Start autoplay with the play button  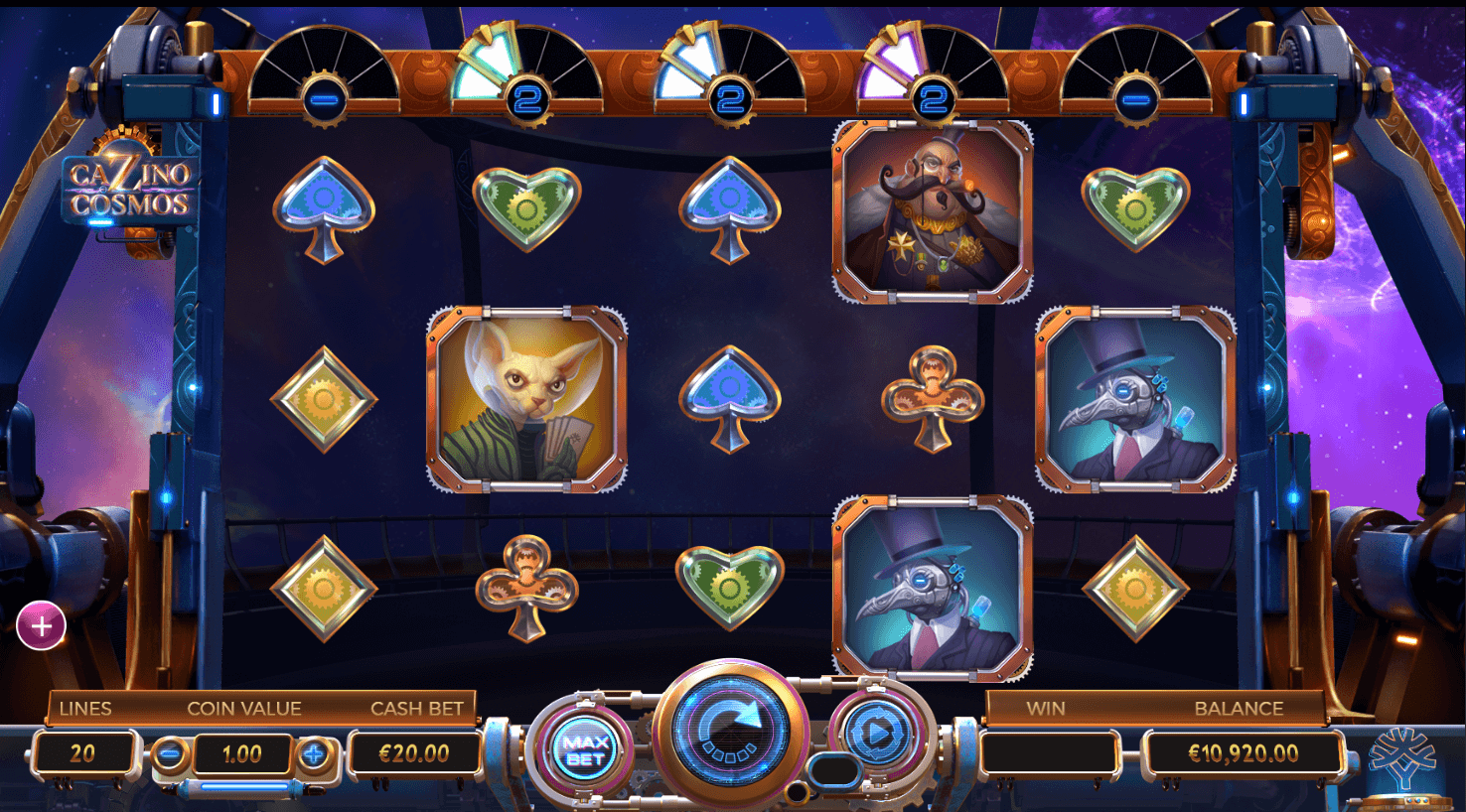point(875,734)
